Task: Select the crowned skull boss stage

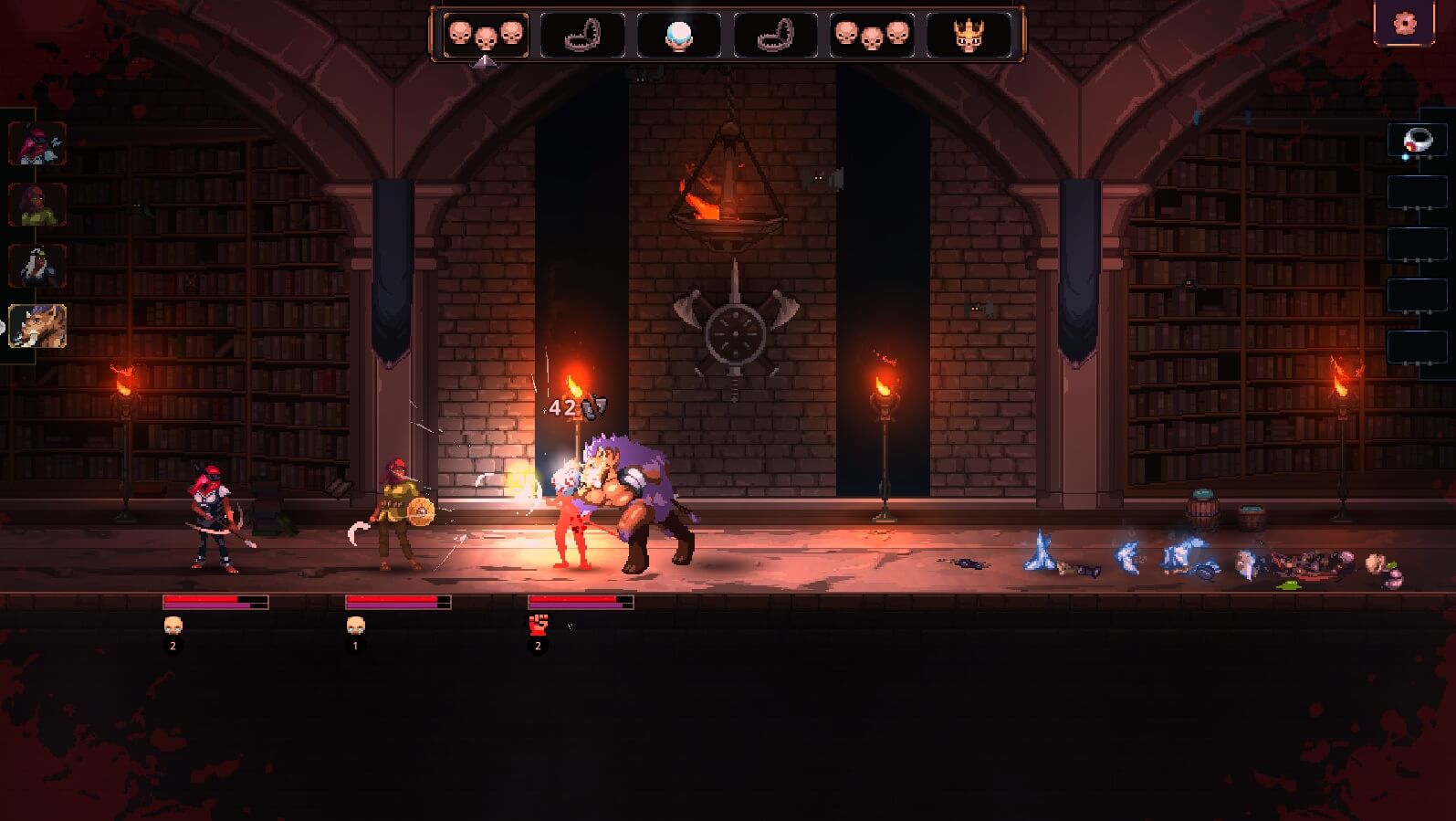Action: (x=969, y=35)
